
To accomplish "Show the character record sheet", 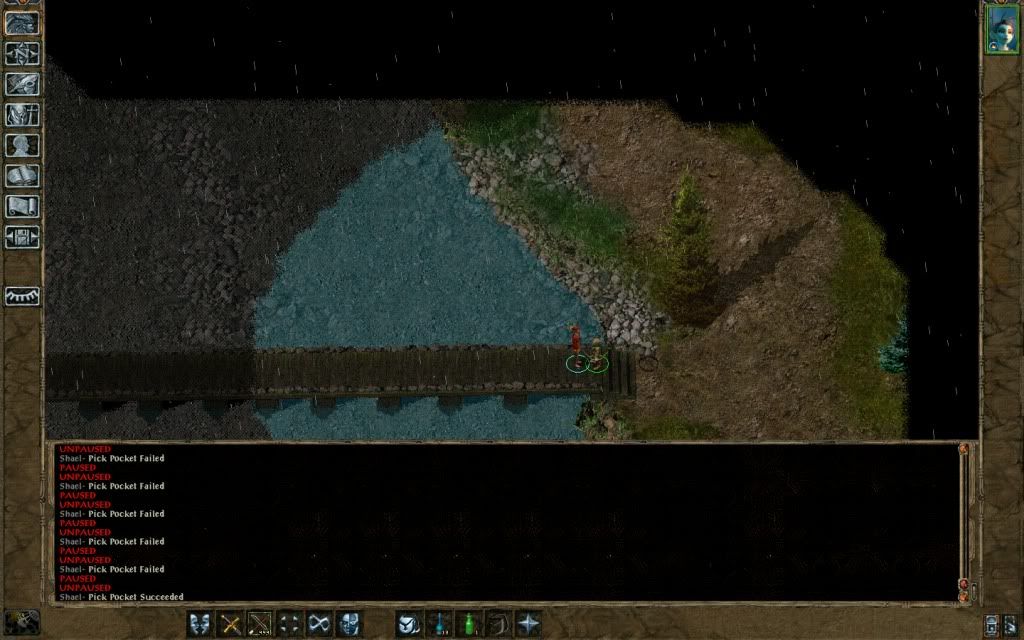I will point(22,145).
